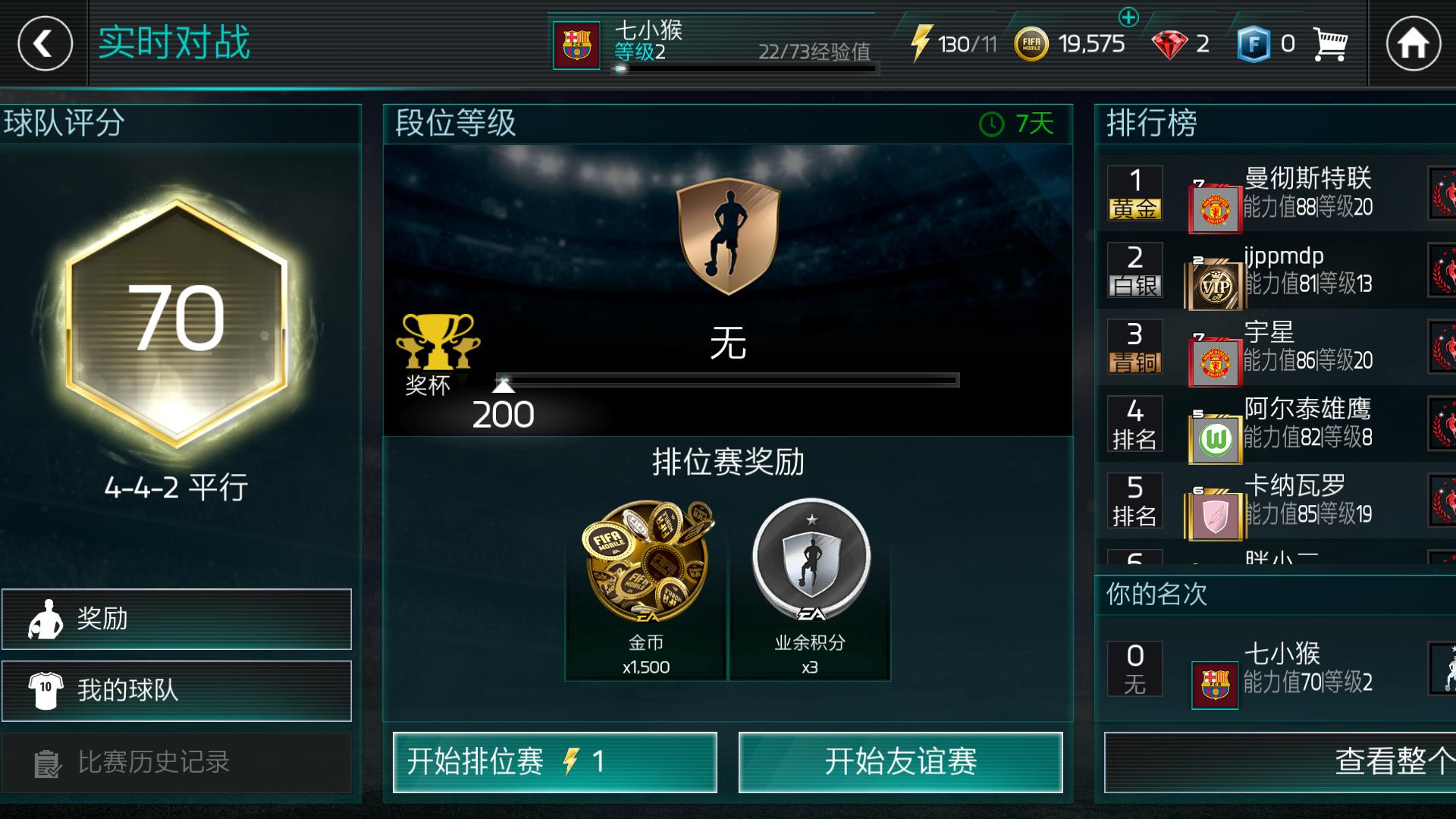Open the 奖励 rewards panel
1456x819 pixels.
(176, 622)
